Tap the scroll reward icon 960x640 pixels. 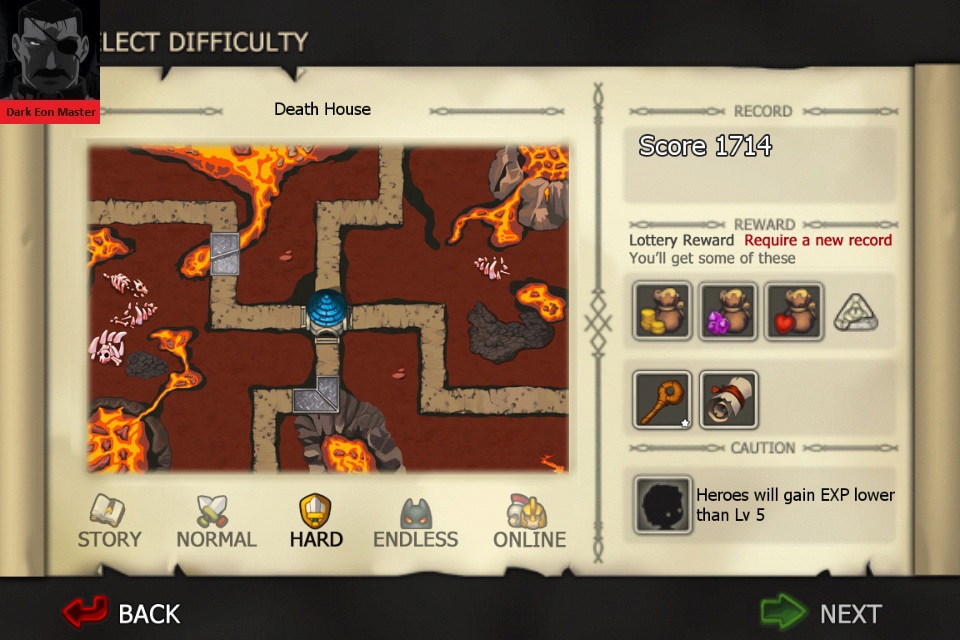point(728,399)
